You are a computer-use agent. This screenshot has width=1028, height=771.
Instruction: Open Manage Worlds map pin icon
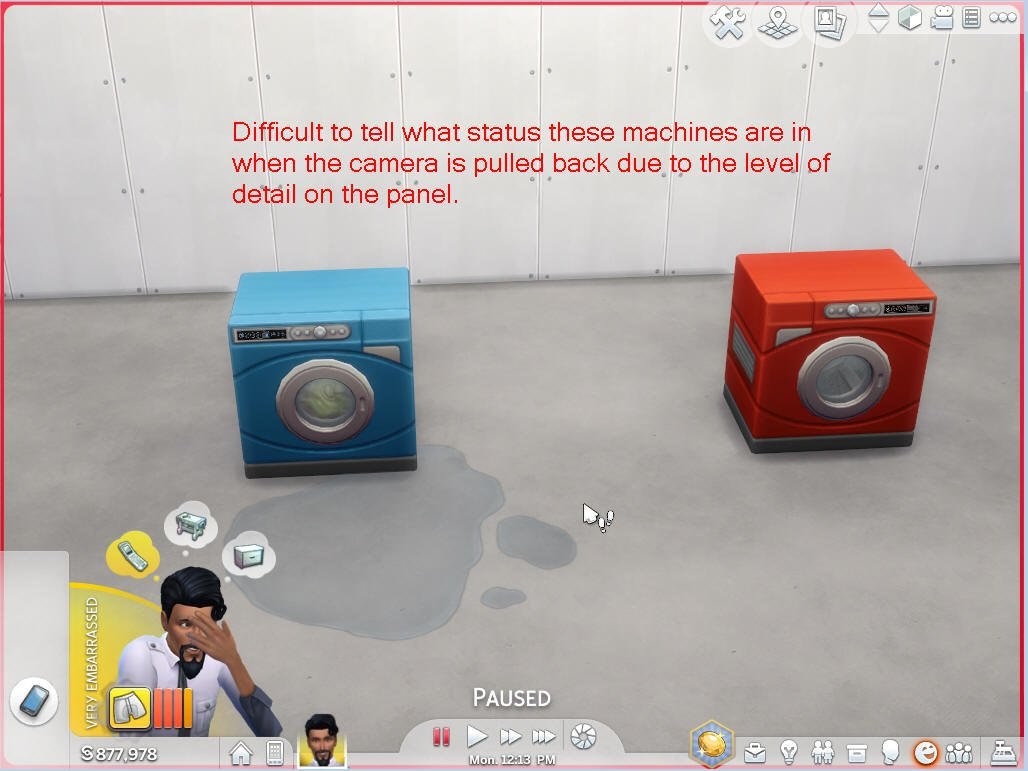(x=776, y=21)
